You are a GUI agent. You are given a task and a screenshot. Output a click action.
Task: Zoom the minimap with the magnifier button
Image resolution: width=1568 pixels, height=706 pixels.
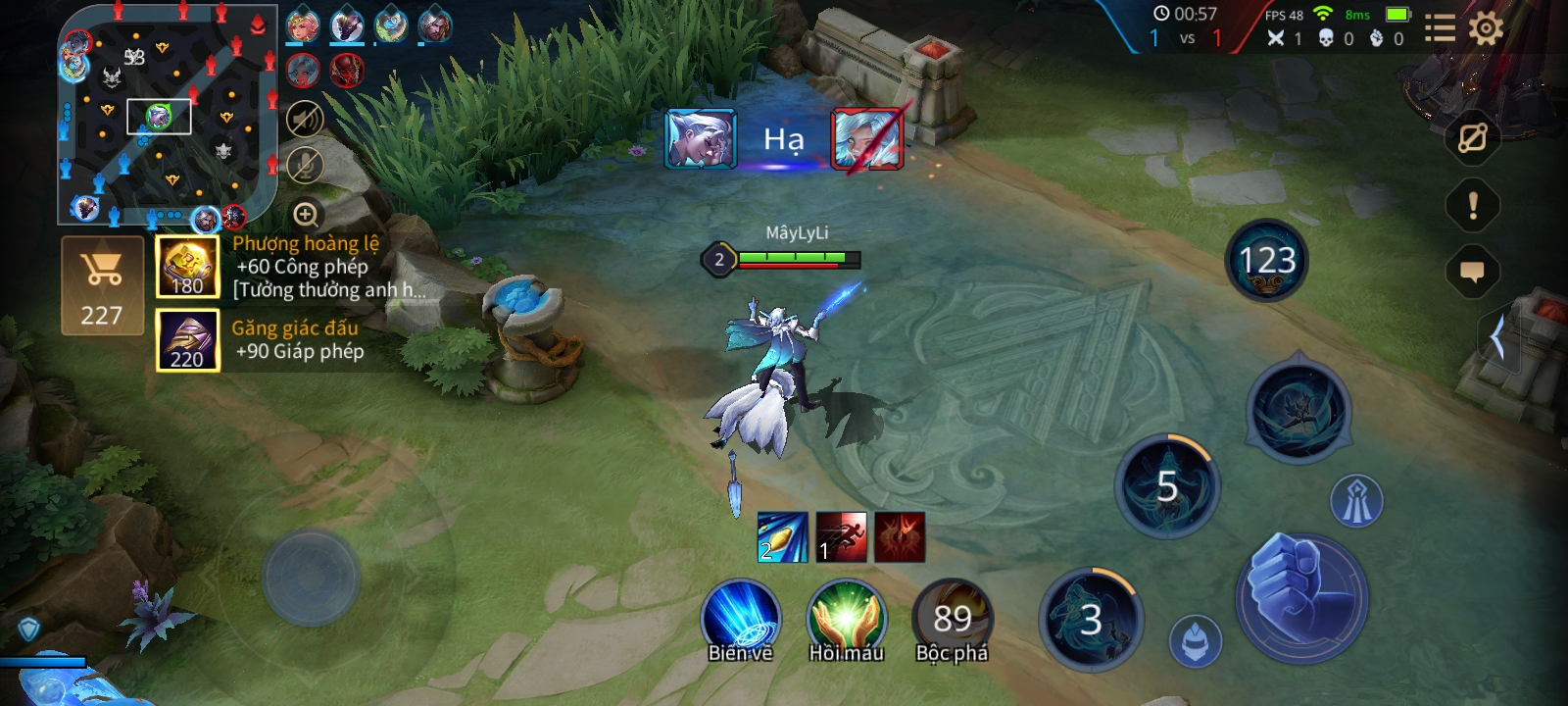pos(306,214)
